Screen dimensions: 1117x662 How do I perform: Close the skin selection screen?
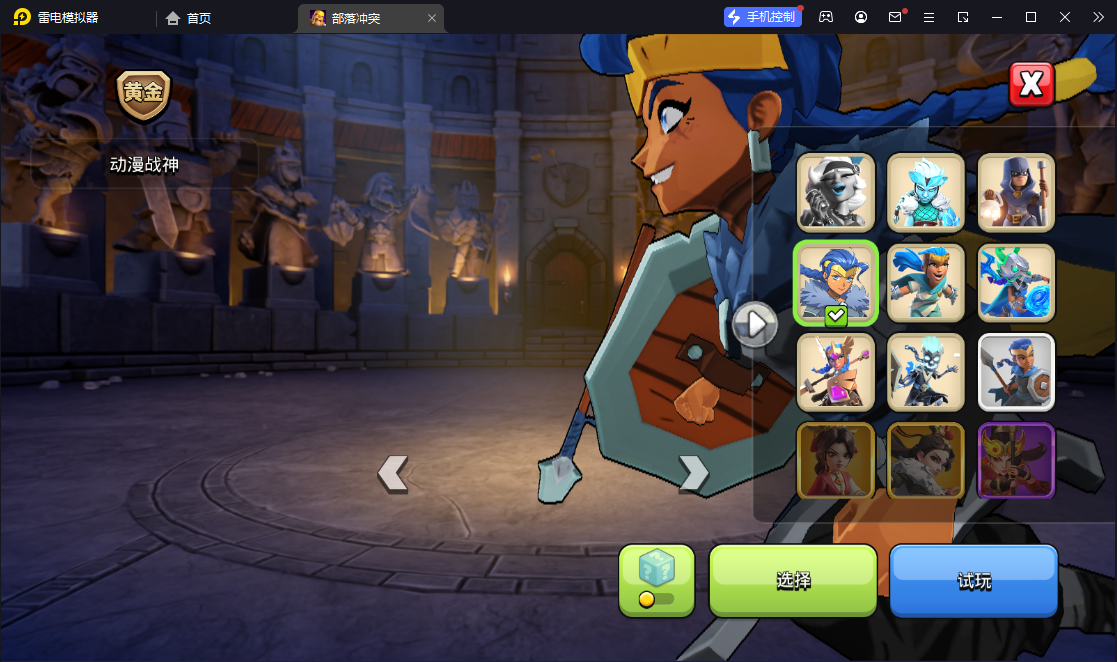click(1031, 85)
